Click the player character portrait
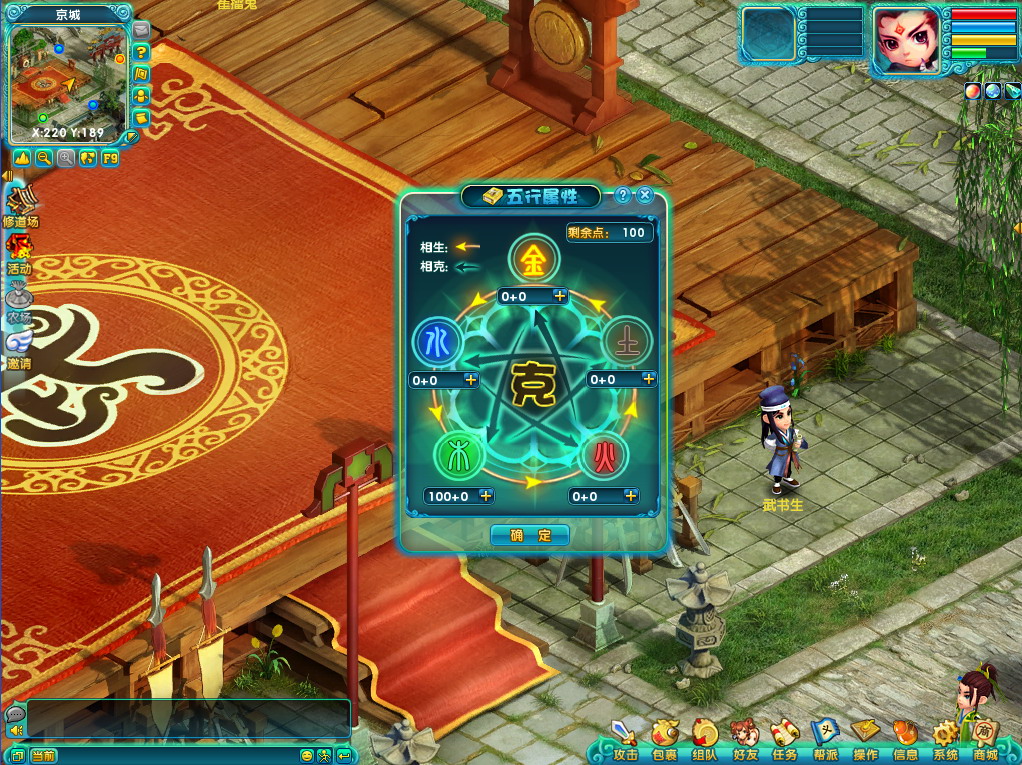Viewport: 1022px width, 765px height. pos(905,40)
